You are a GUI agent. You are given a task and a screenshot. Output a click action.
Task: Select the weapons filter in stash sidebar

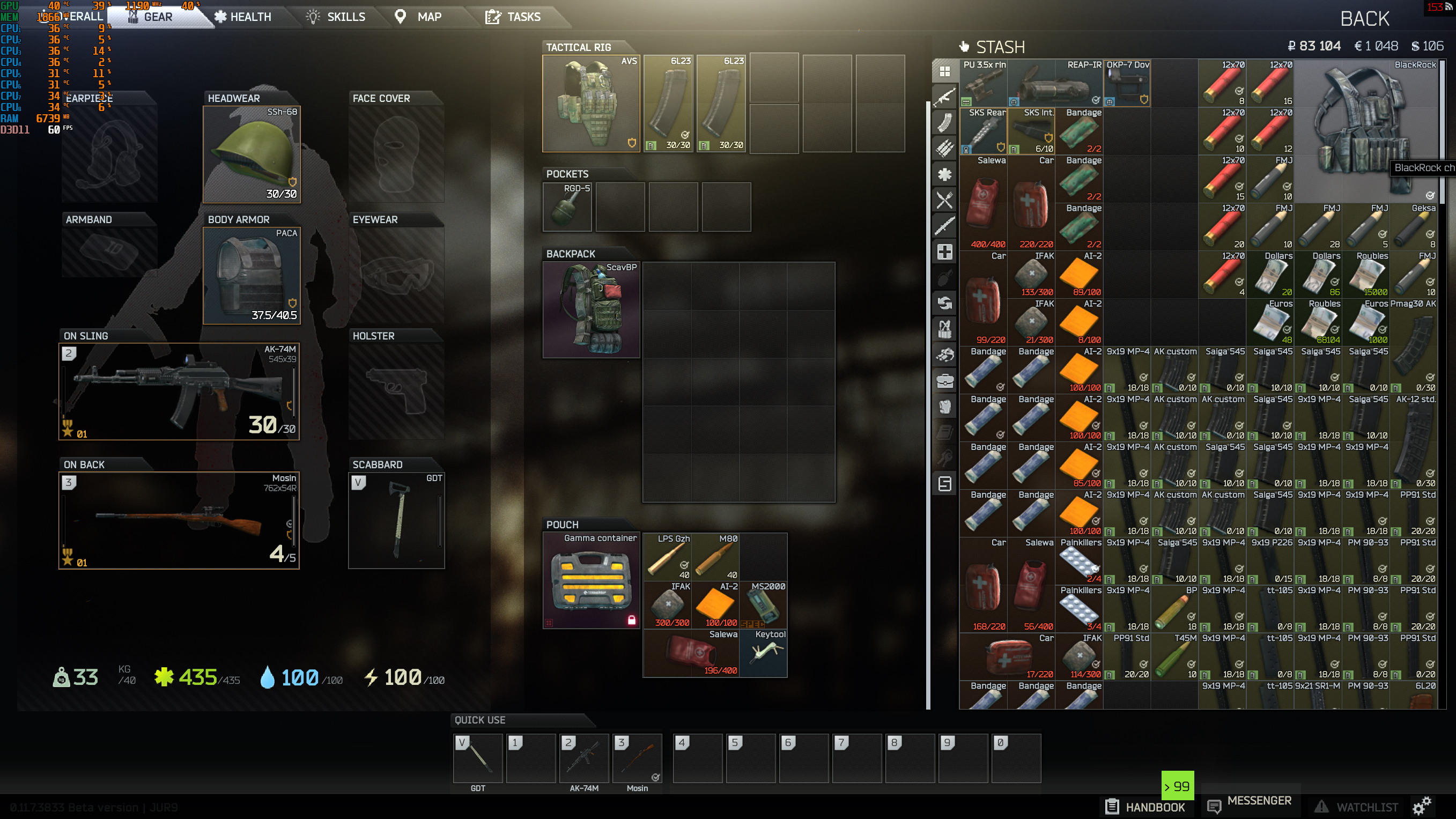click(945, 97)
